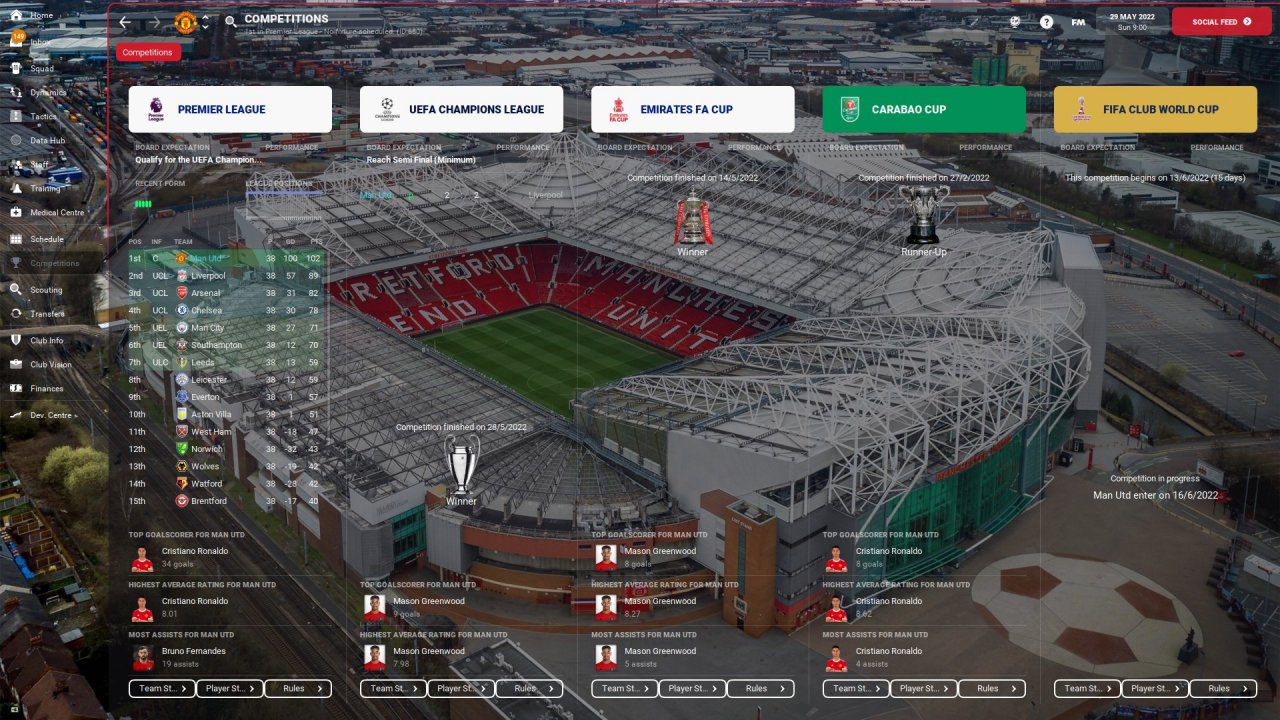Click the search magnifier icon
Screen dimensions: 1280x720
point(231,22)
